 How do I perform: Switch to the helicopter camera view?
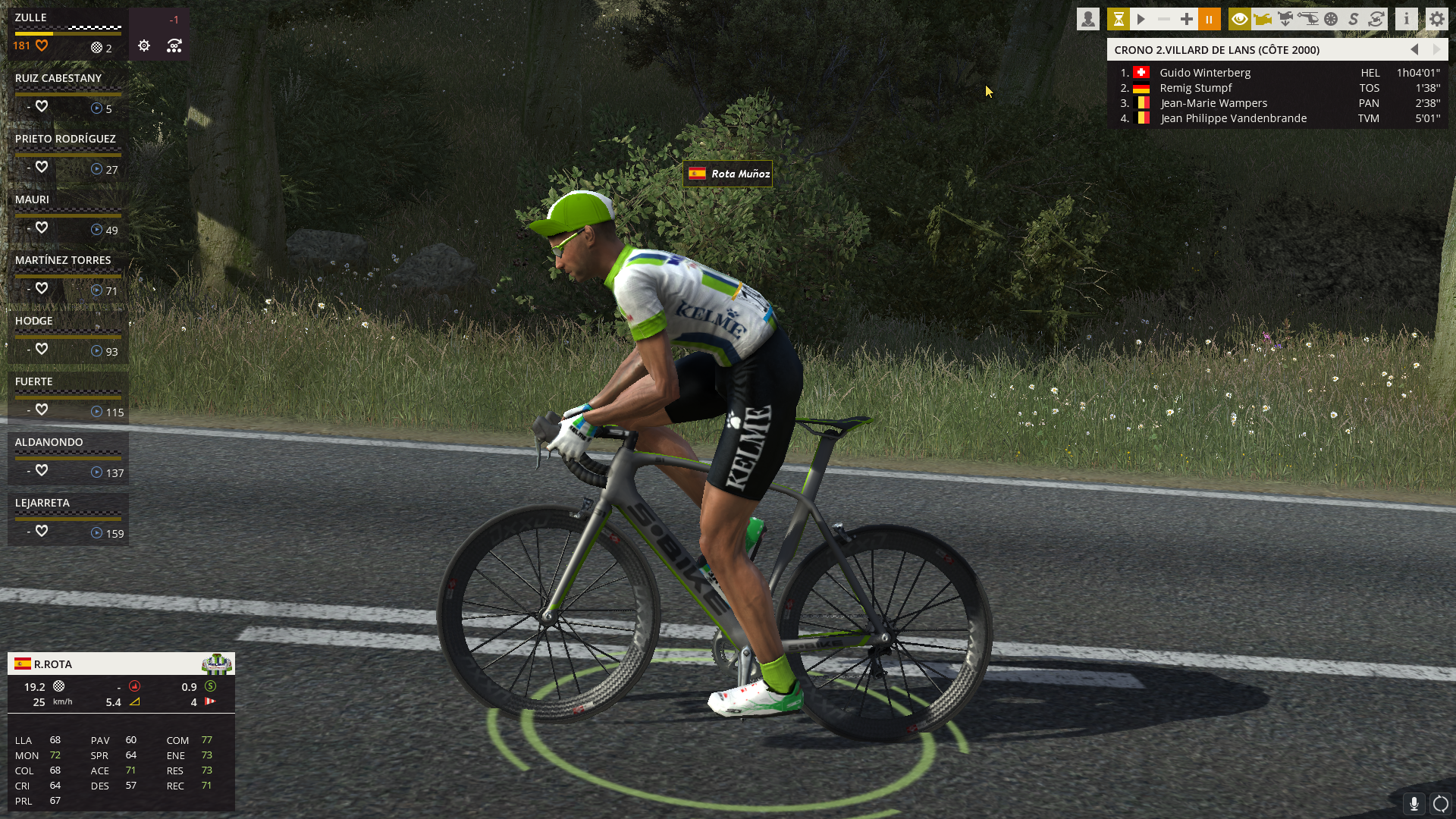1308,19
